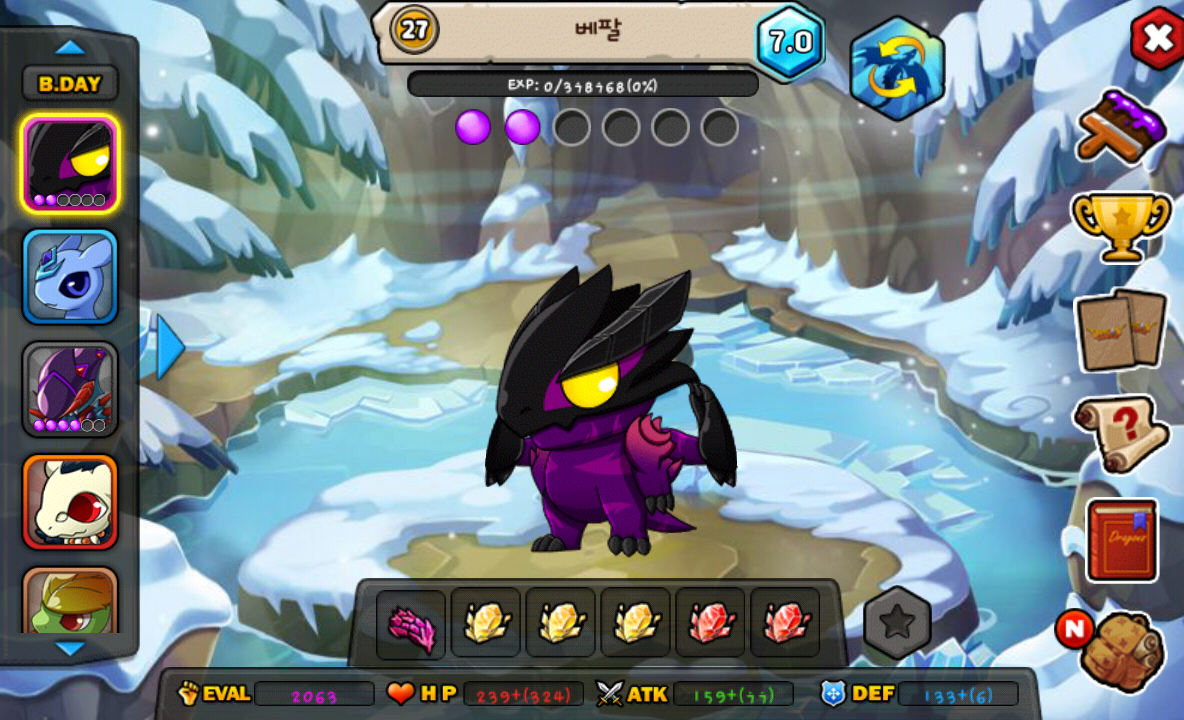Open the dragon cards menu

click(1121, 329)
